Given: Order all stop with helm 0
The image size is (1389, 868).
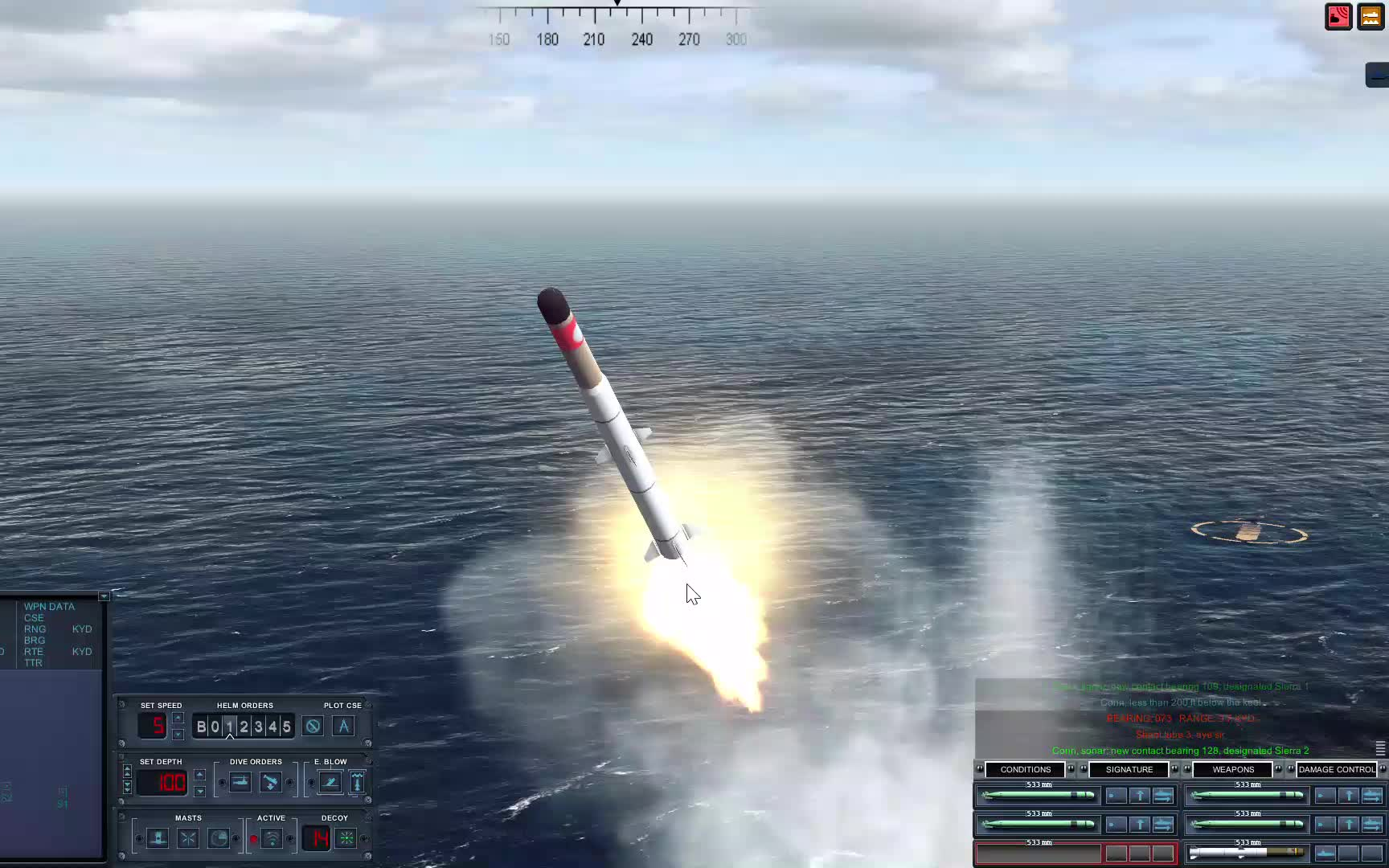Looking at the screenshot, I should pos(215,727).
